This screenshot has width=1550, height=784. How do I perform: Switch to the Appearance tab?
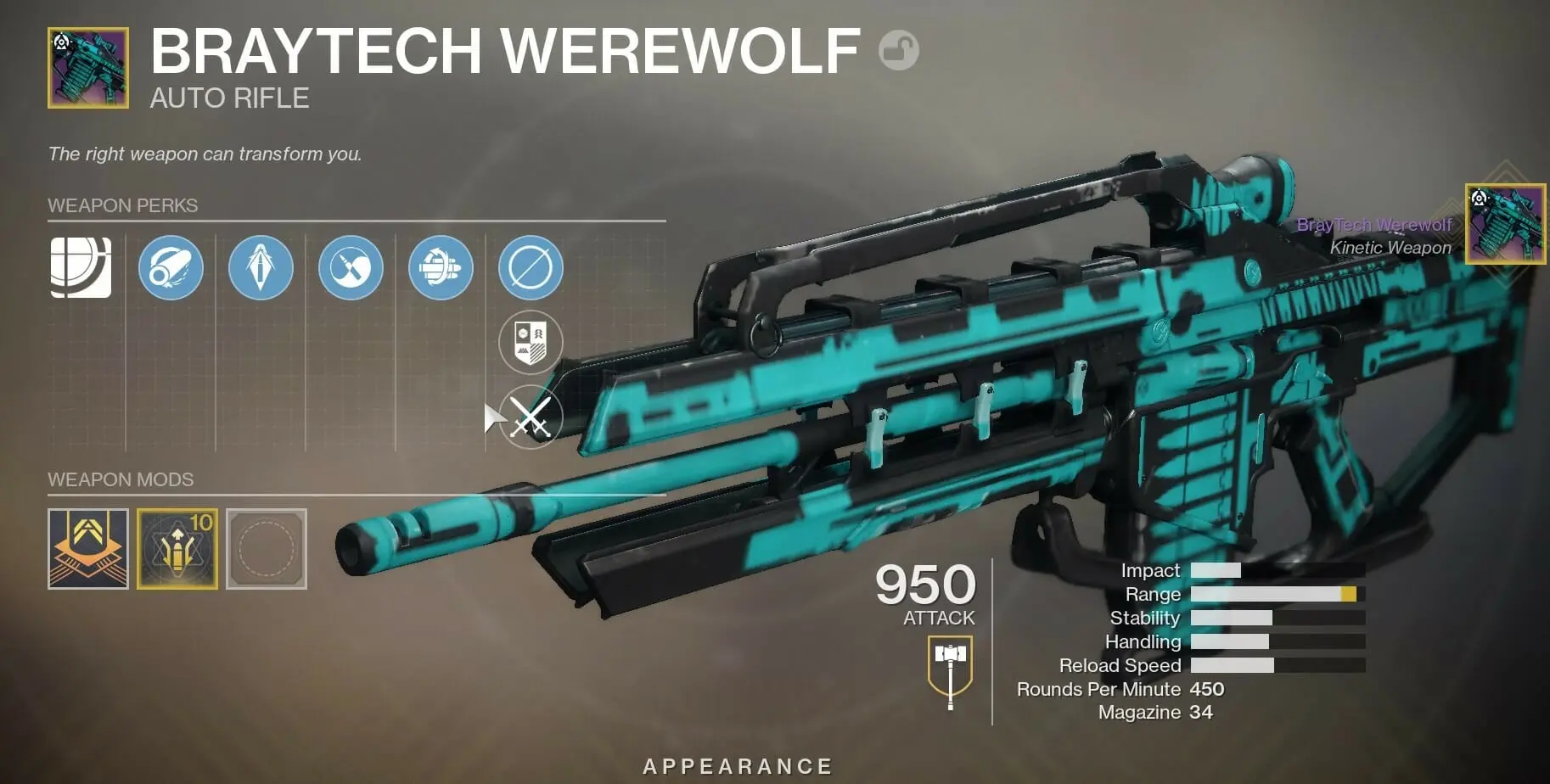click(738, 764)
